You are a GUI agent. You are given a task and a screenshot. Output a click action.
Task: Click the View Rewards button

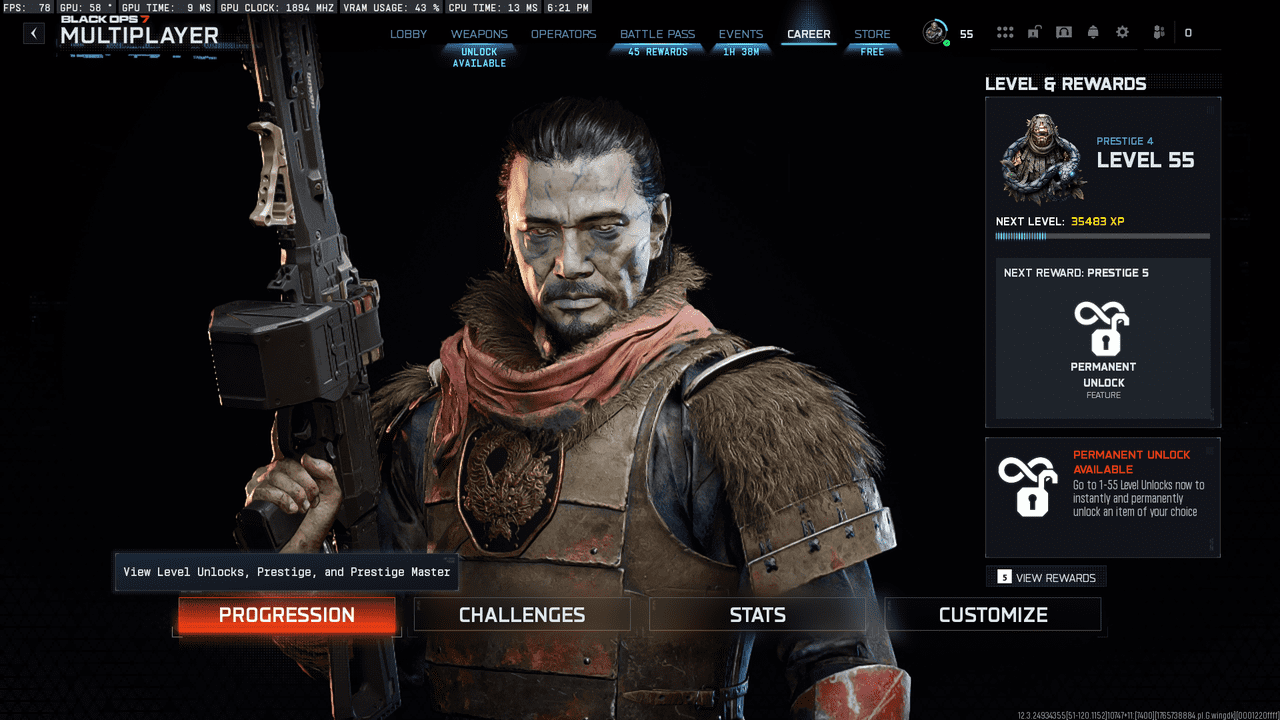point(1045,576)
